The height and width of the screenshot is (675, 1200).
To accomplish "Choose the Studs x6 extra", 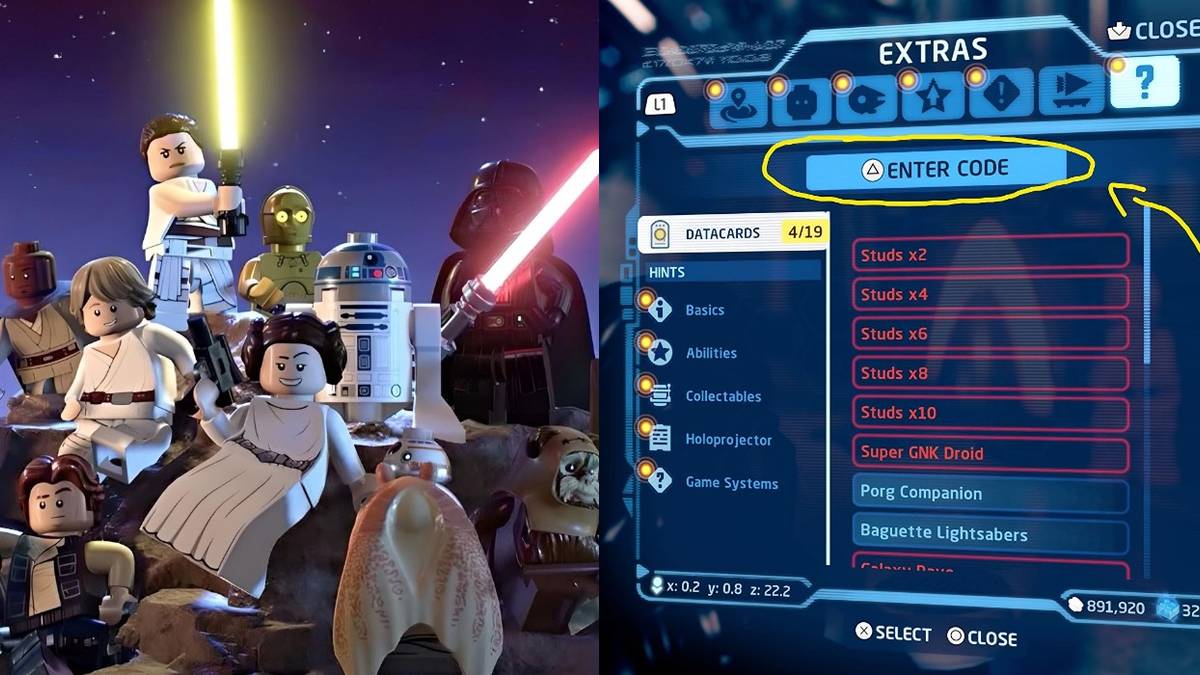I will pyautogui.click(x=990, y=333).
